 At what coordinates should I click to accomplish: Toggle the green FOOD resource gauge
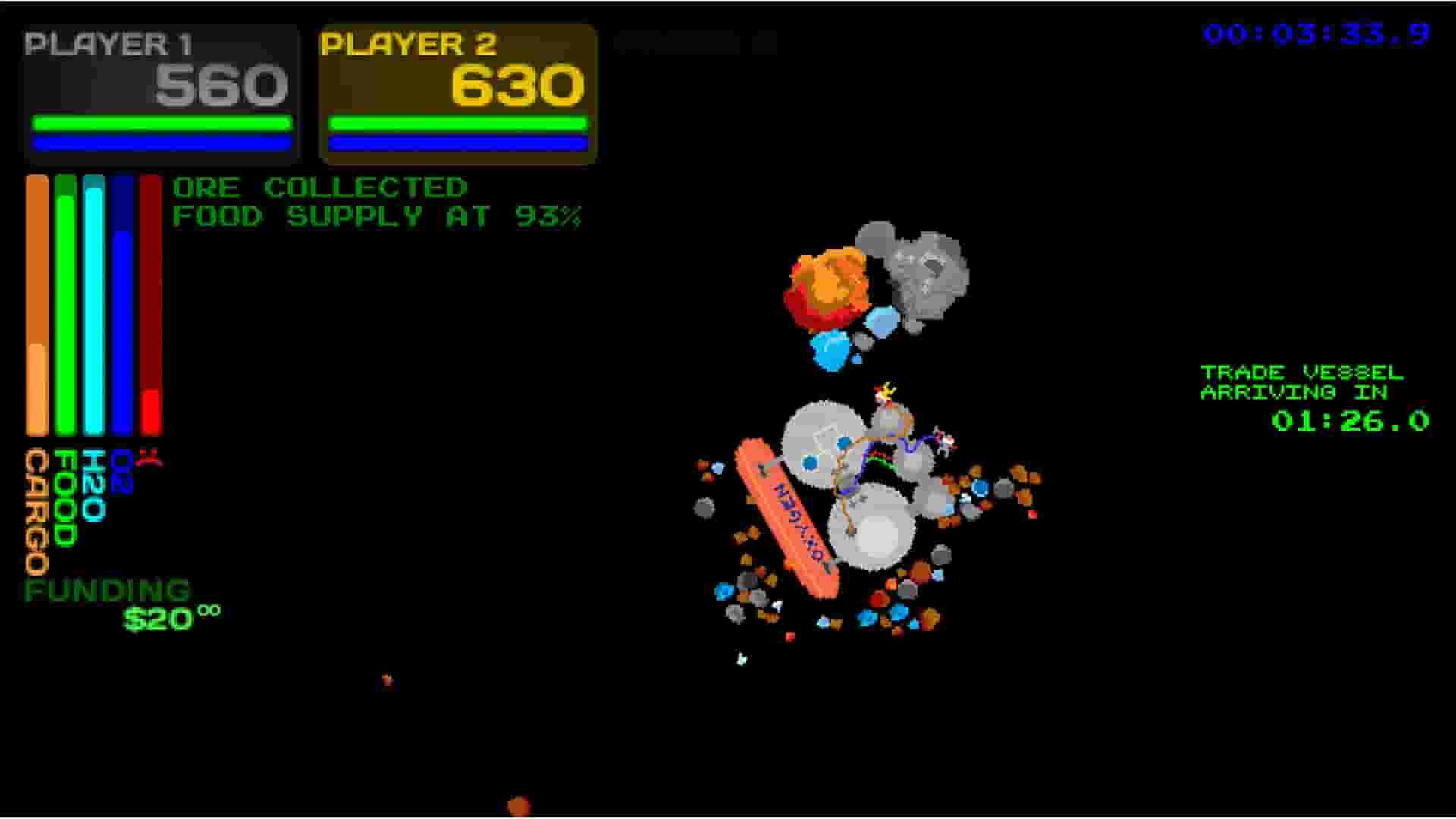pyautogui.click(x=64, y=303)
